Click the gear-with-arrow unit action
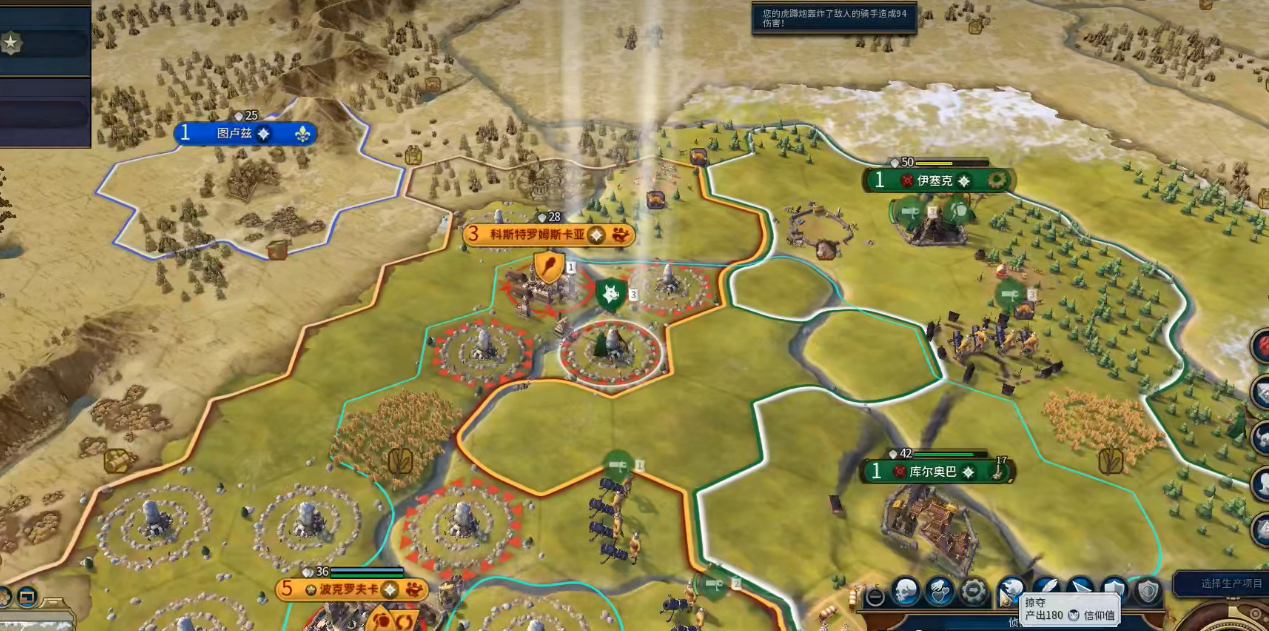1269x631 pixels. pyautogui.click(x=974, y=591)
